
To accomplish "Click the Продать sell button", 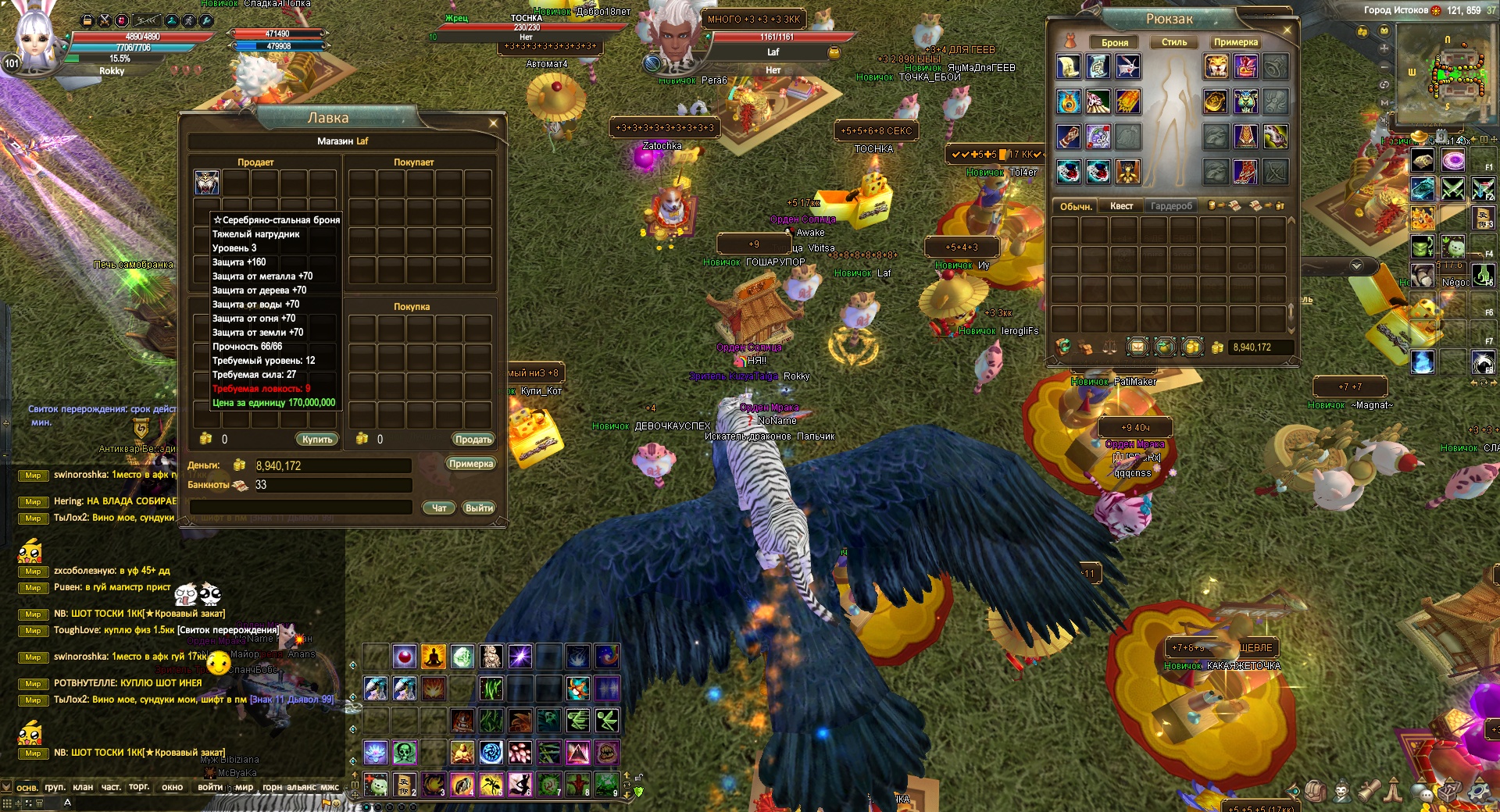I will pos(473,440).
